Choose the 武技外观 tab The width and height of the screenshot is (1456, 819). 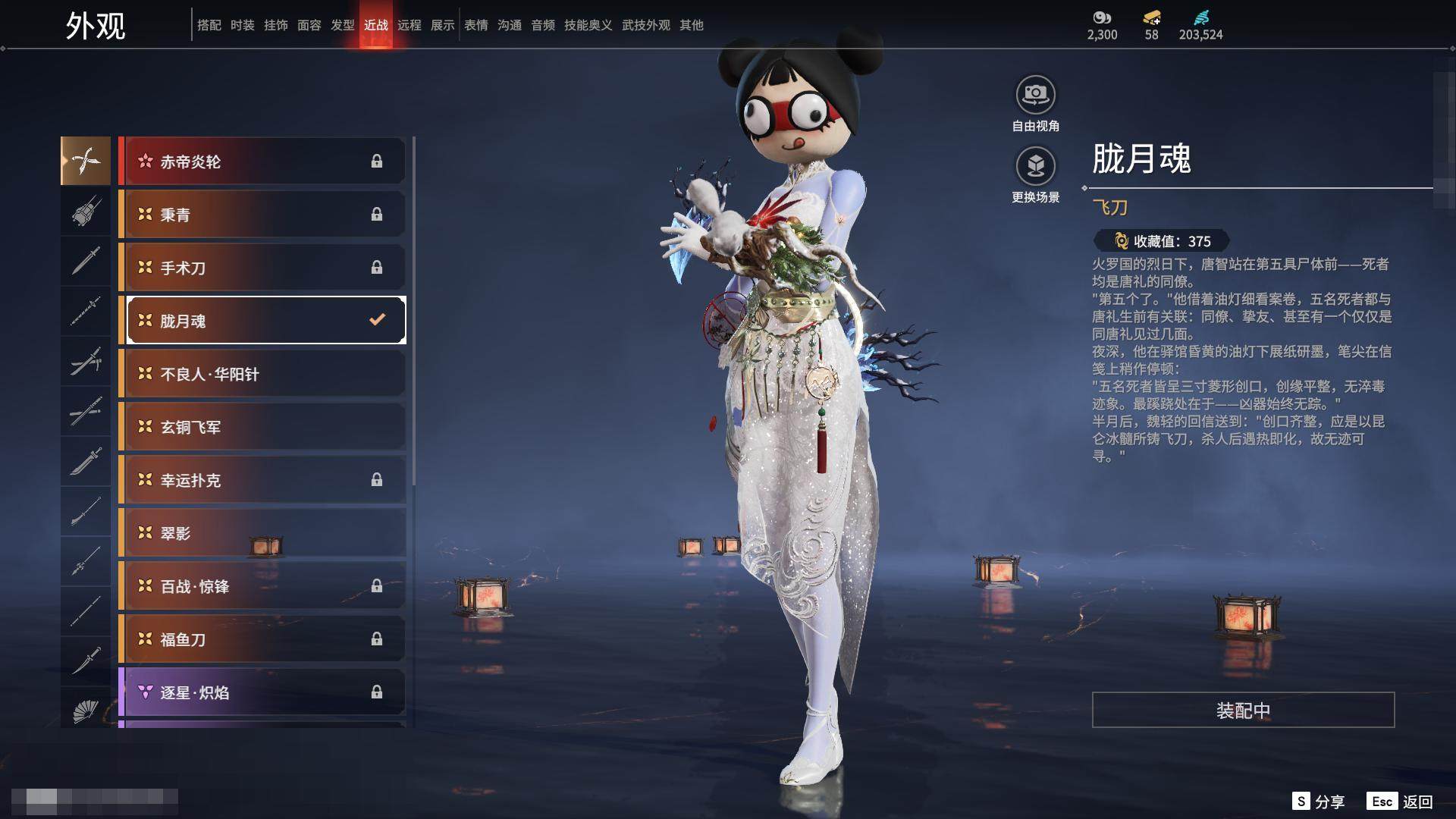coord(646,25)
